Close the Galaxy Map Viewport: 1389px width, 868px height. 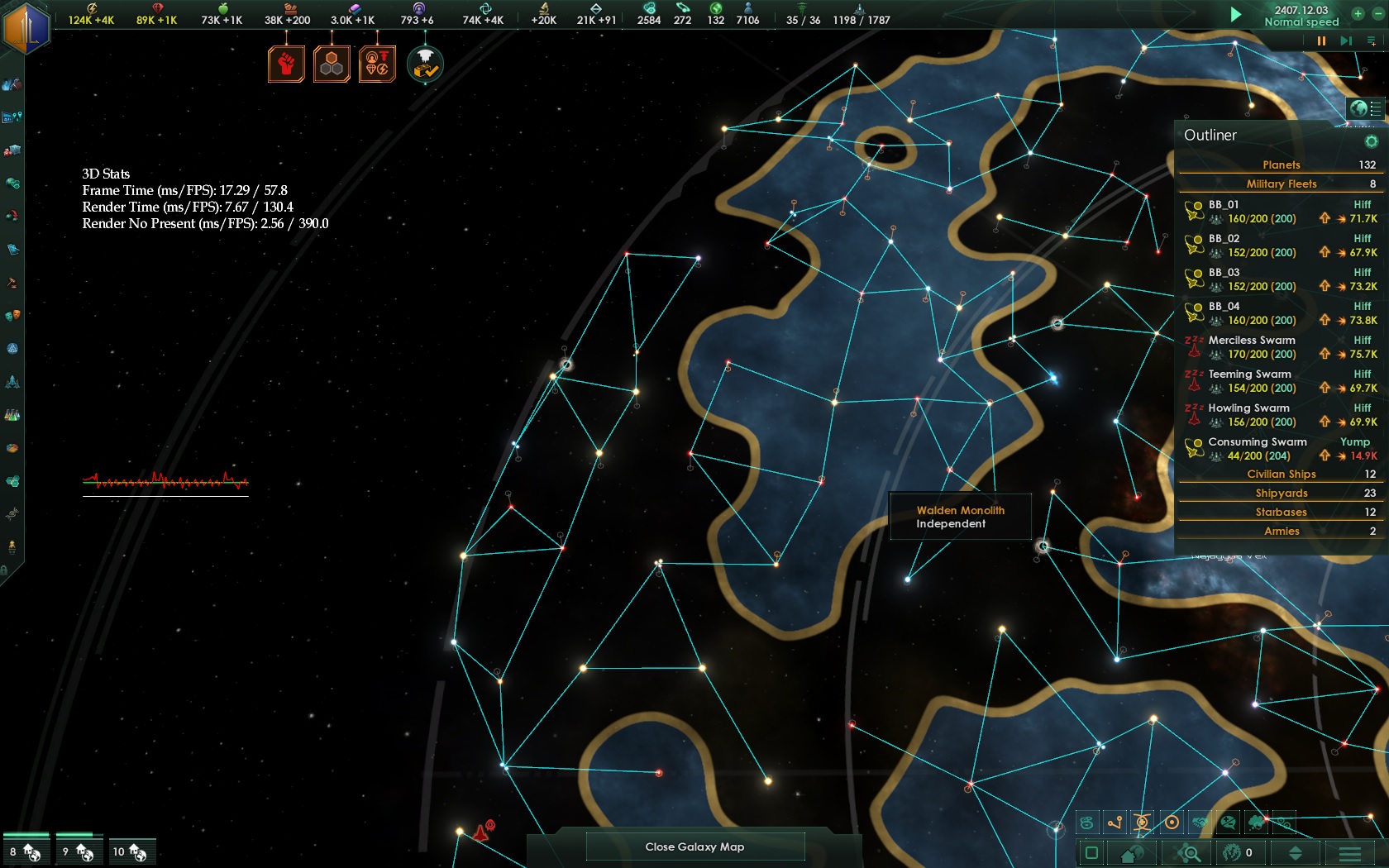coord(694,847)
